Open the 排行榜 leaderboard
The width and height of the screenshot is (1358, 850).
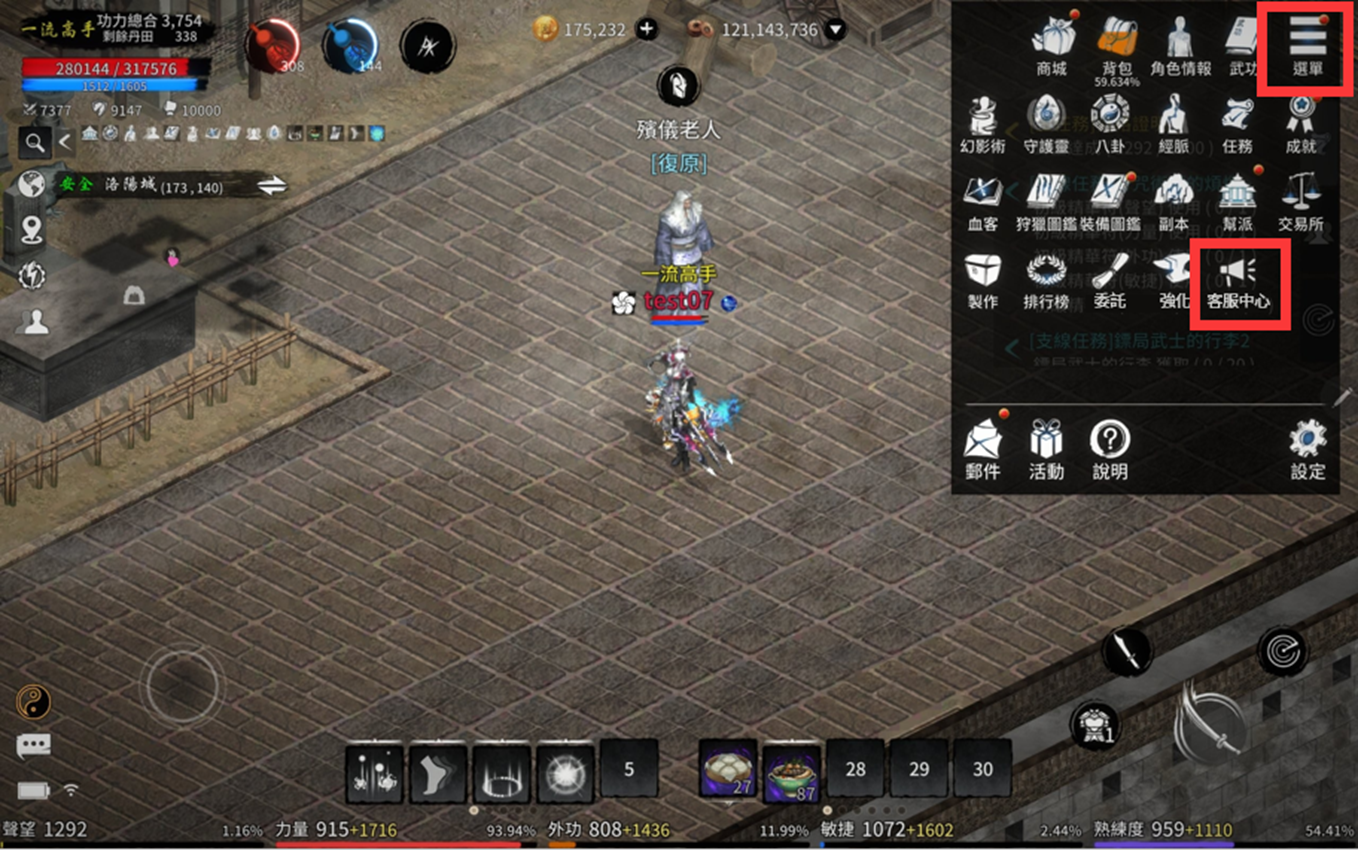pyautogui.click(x=1046, y=280)
